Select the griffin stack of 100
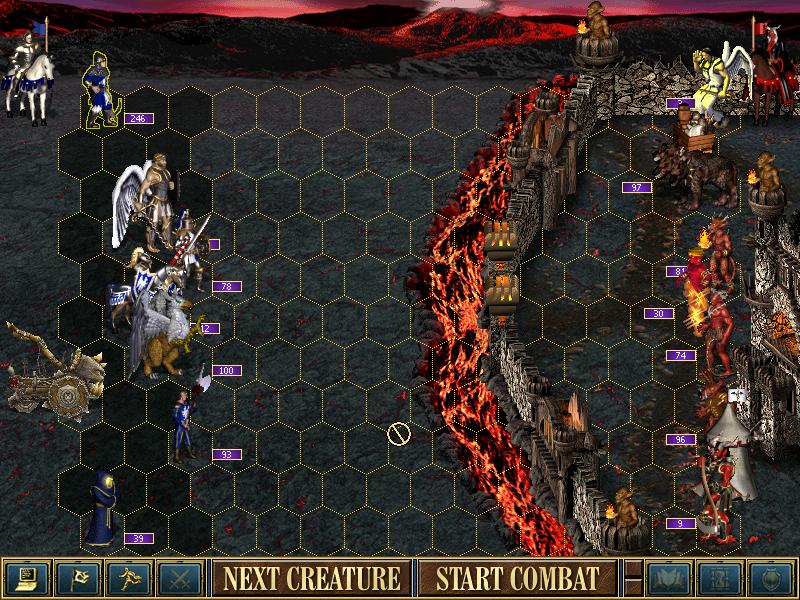This screenshot has width=800, height=600. [160, 345]
